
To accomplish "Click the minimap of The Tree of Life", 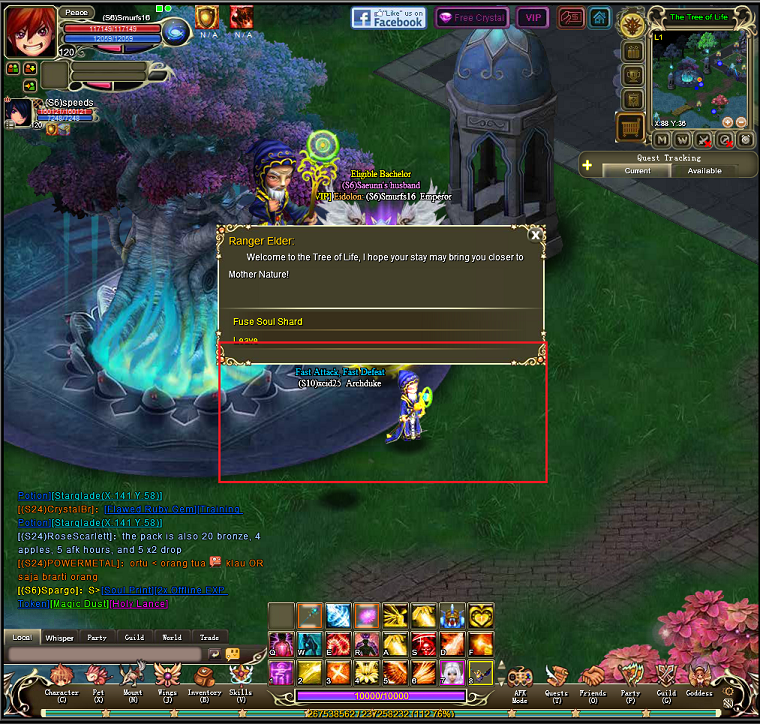I will click(698, 75).
